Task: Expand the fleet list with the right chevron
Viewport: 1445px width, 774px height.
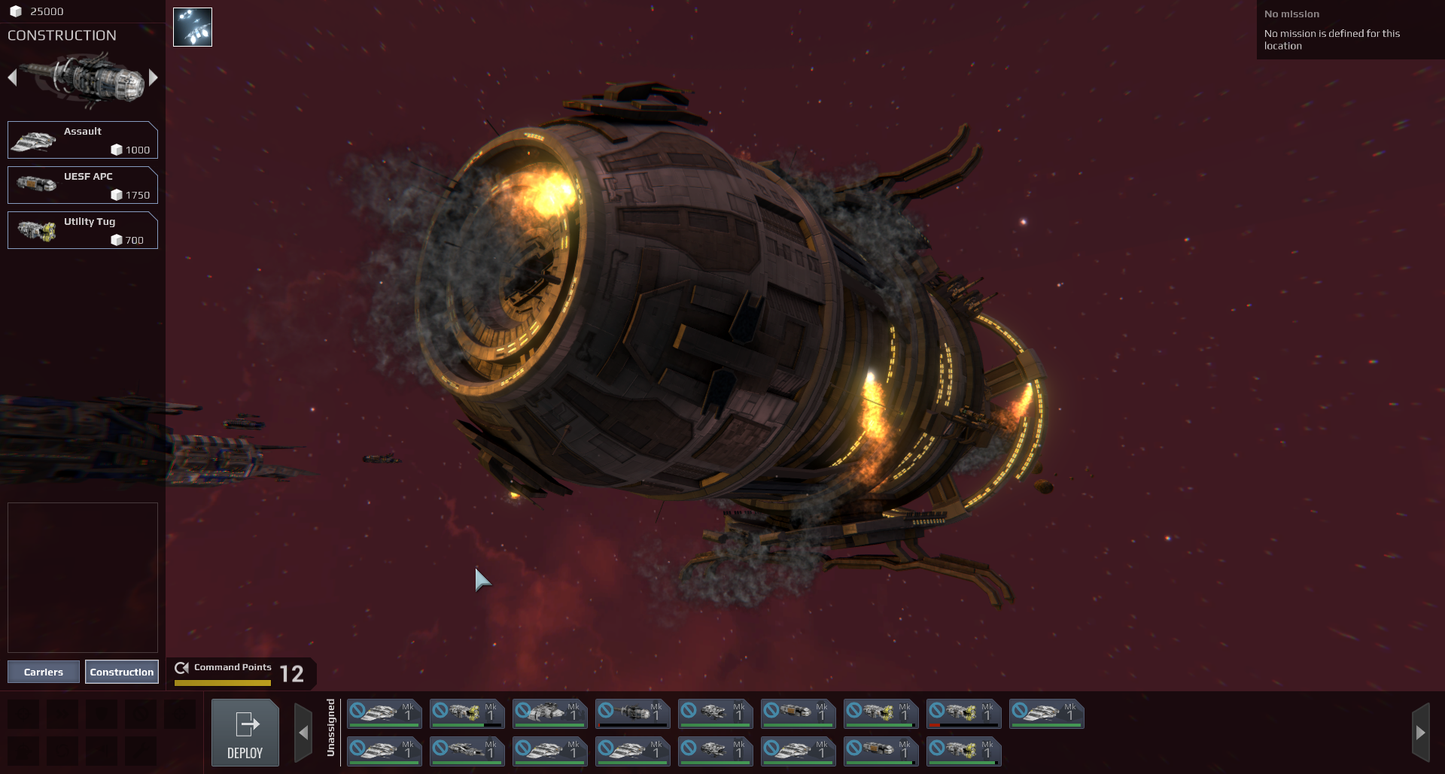Action: click(x=1421, y=730)
